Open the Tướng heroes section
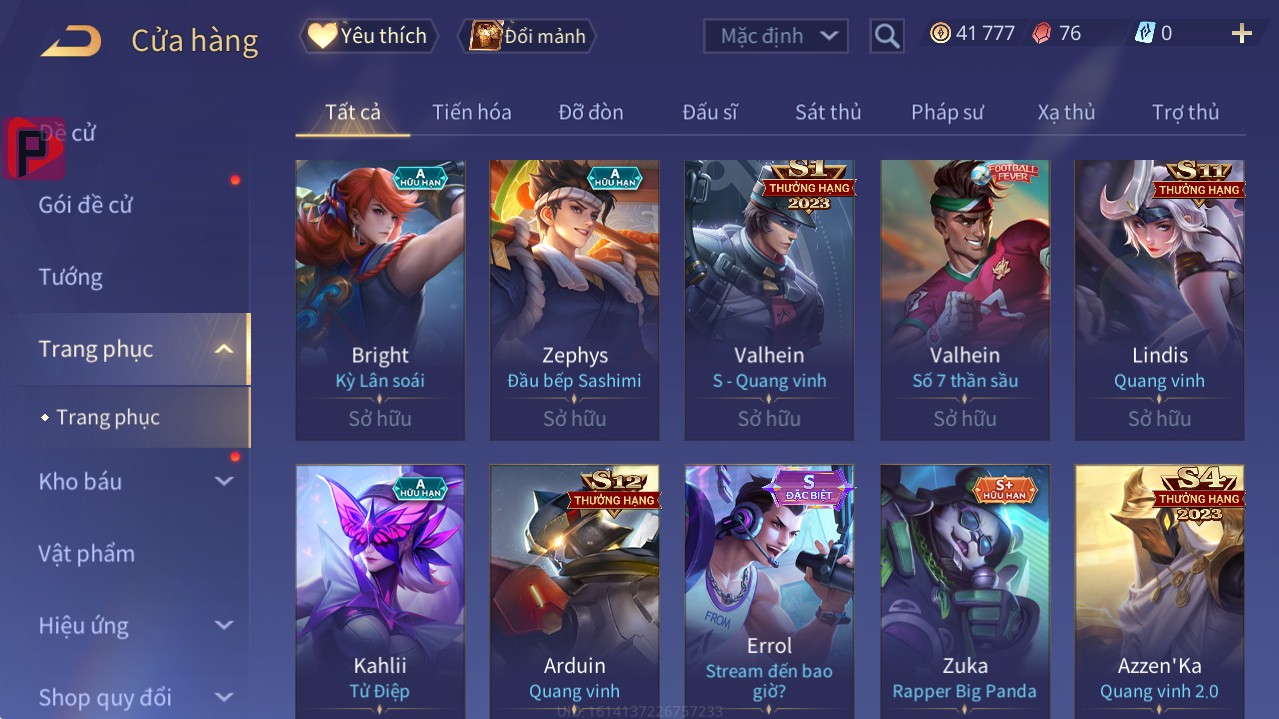The image size is (1279, 719). point(70,277)
